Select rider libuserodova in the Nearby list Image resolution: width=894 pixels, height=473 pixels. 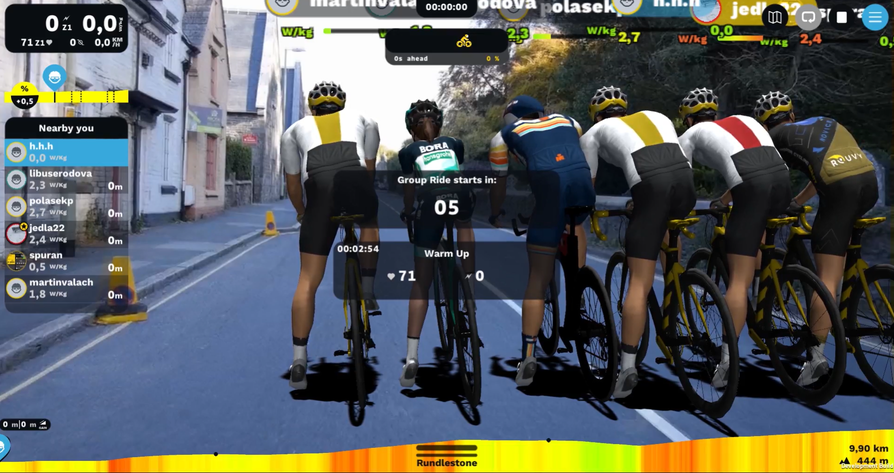(x=67, y=179)
